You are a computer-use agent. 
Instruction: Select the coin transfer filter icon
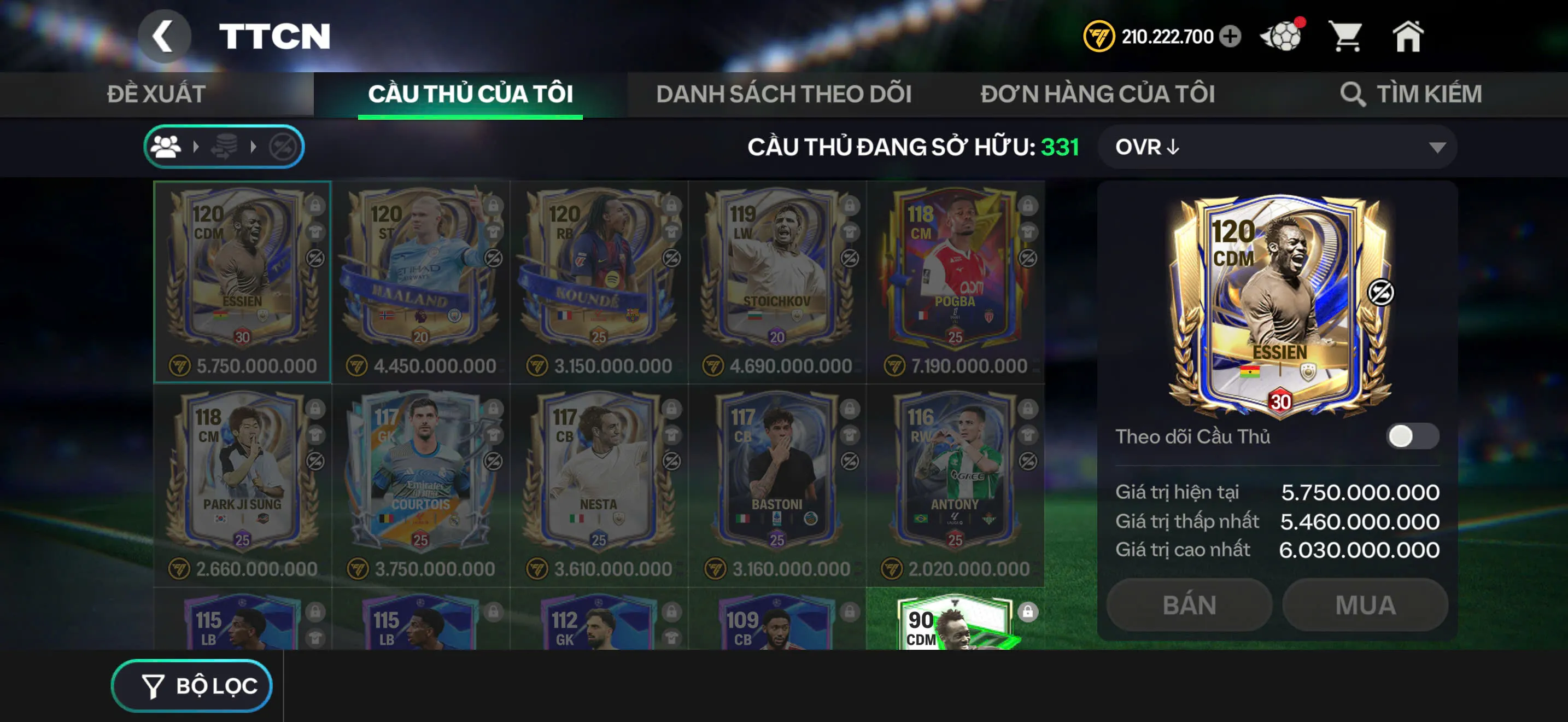click(225, 146)
